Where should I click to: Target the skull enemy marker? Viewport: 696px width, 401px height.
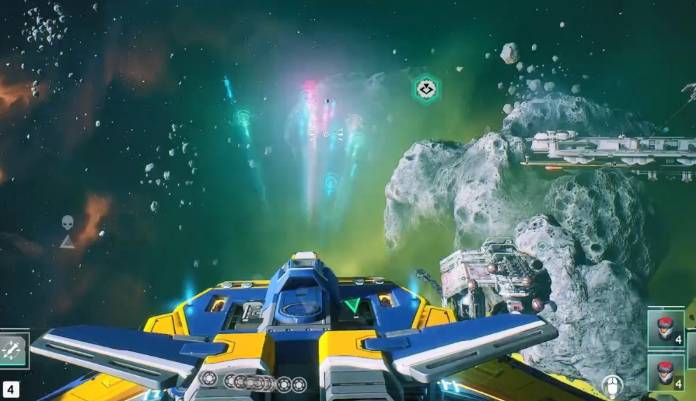[x=67, y=222]
